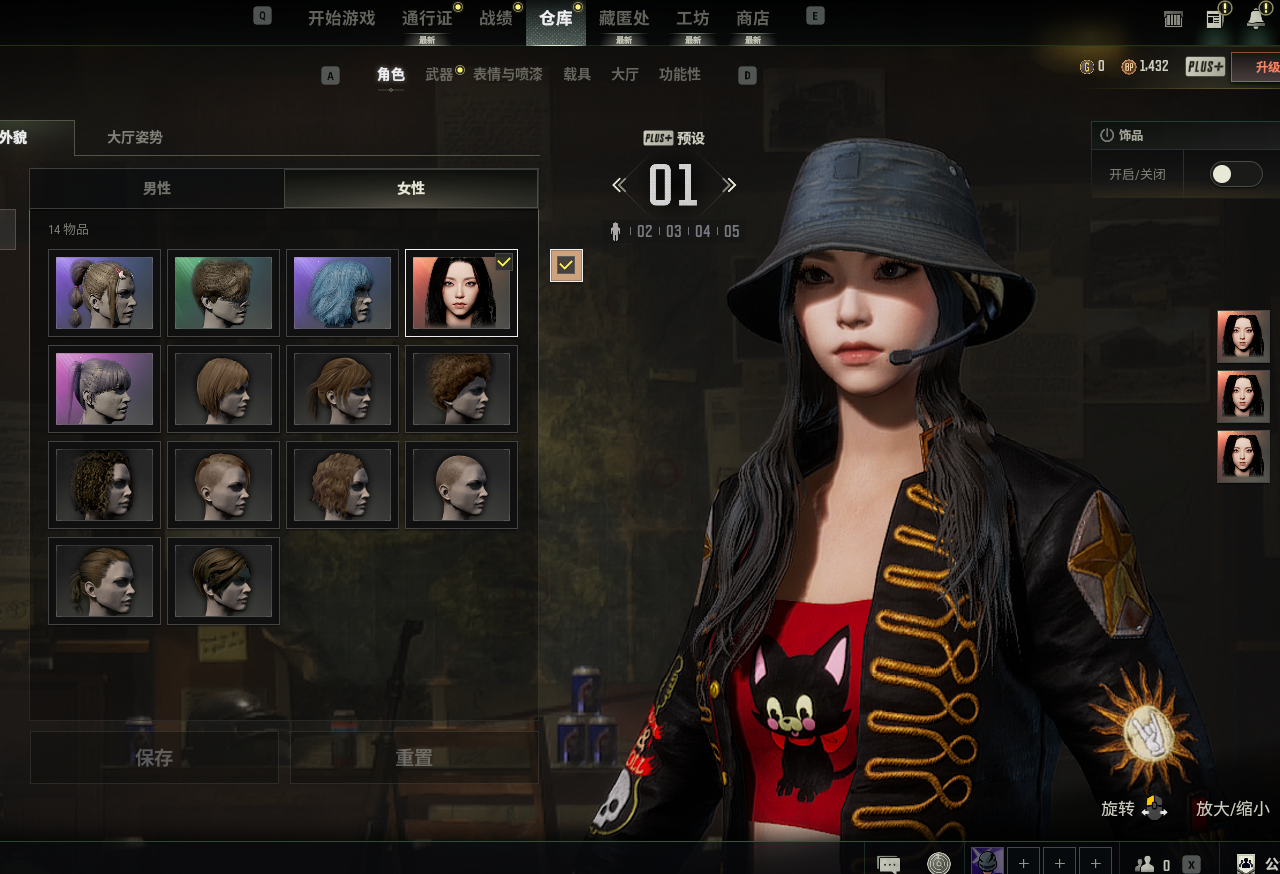Open the 载具 category
Viewport: 1280px width, 874px height.
click(577, 75)
